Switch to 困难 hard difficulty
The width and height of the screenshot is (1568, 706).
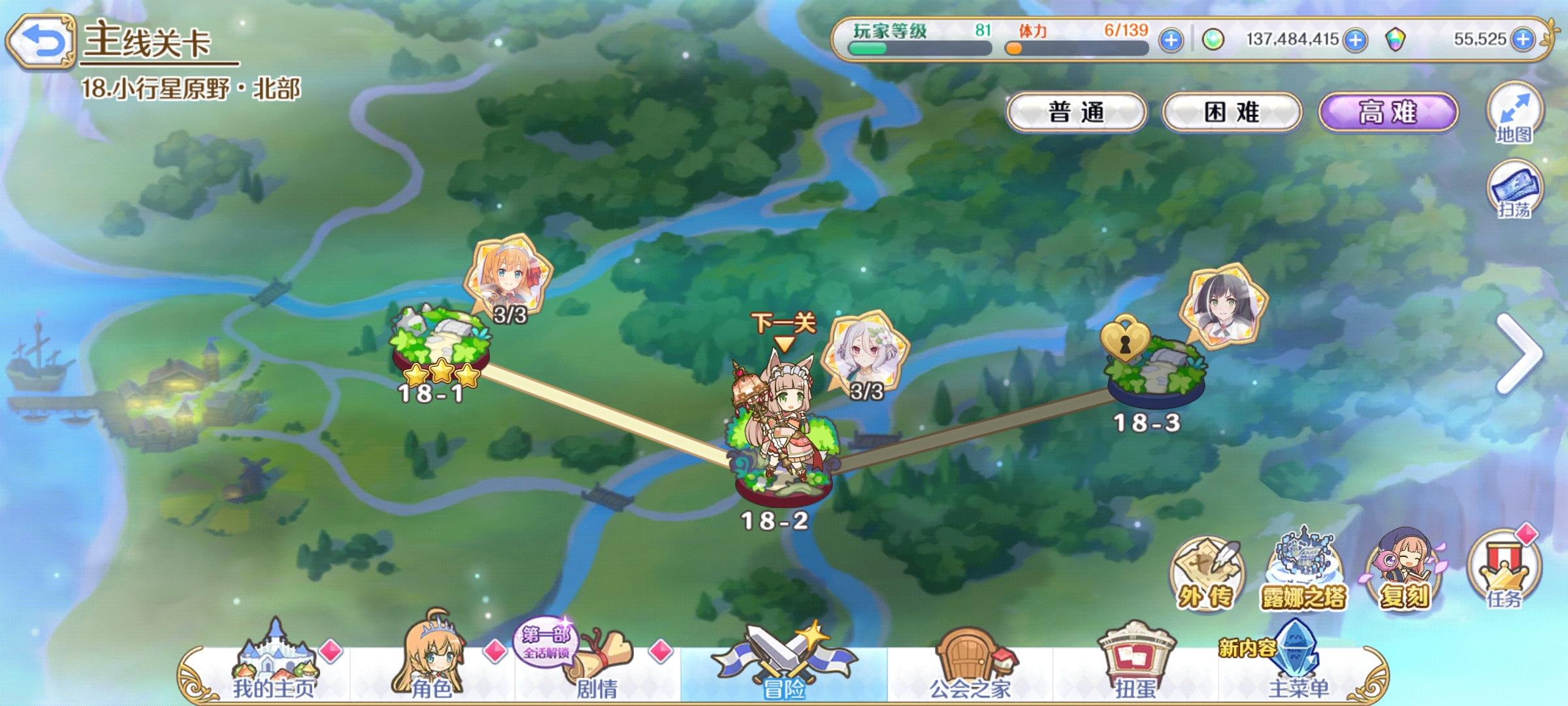pos(1232,112)
